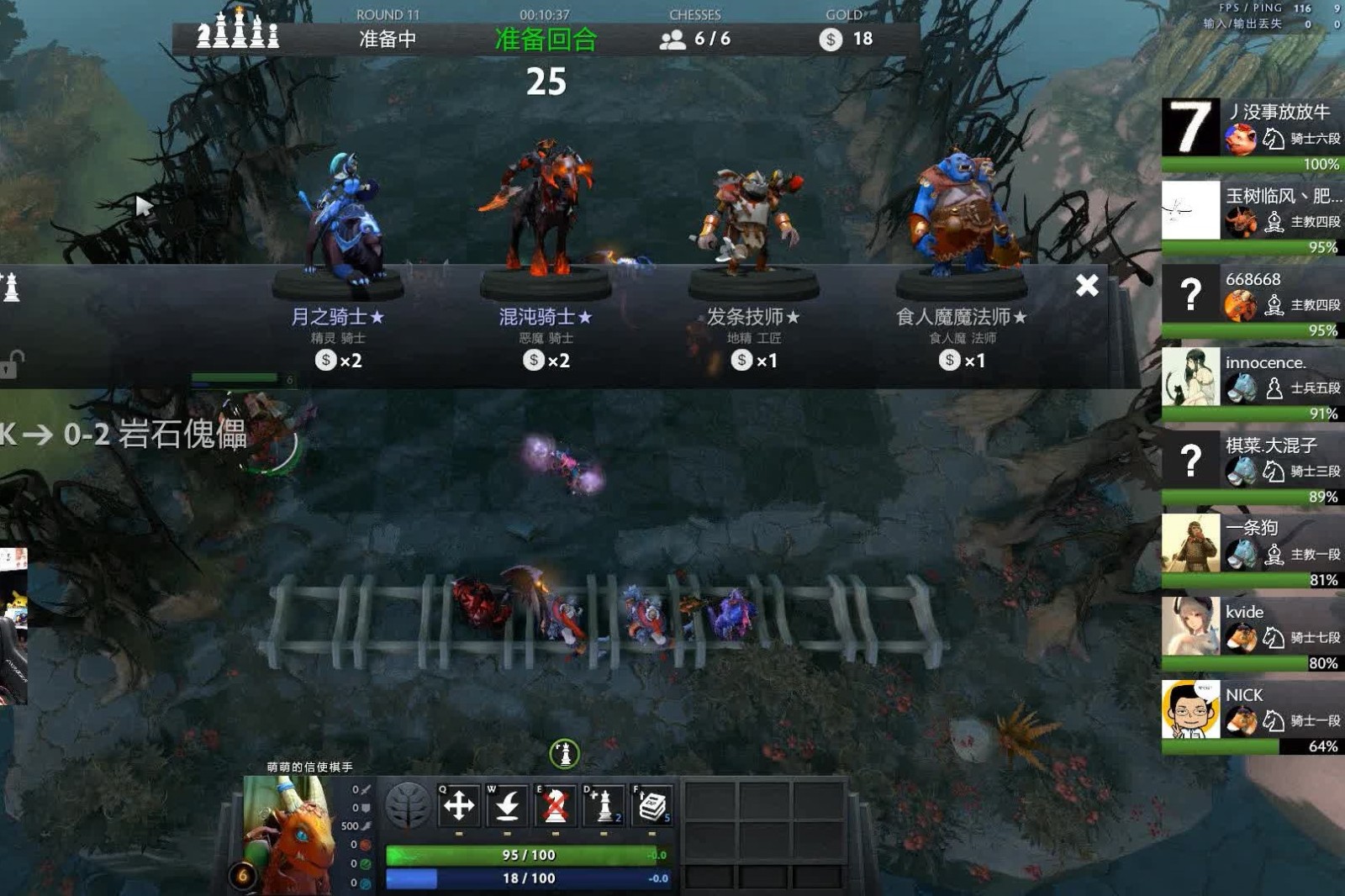Click the round chess icon above the ability bar
Image resolution: width=1345 pixels, height=896 pixels.
[565, 754]
